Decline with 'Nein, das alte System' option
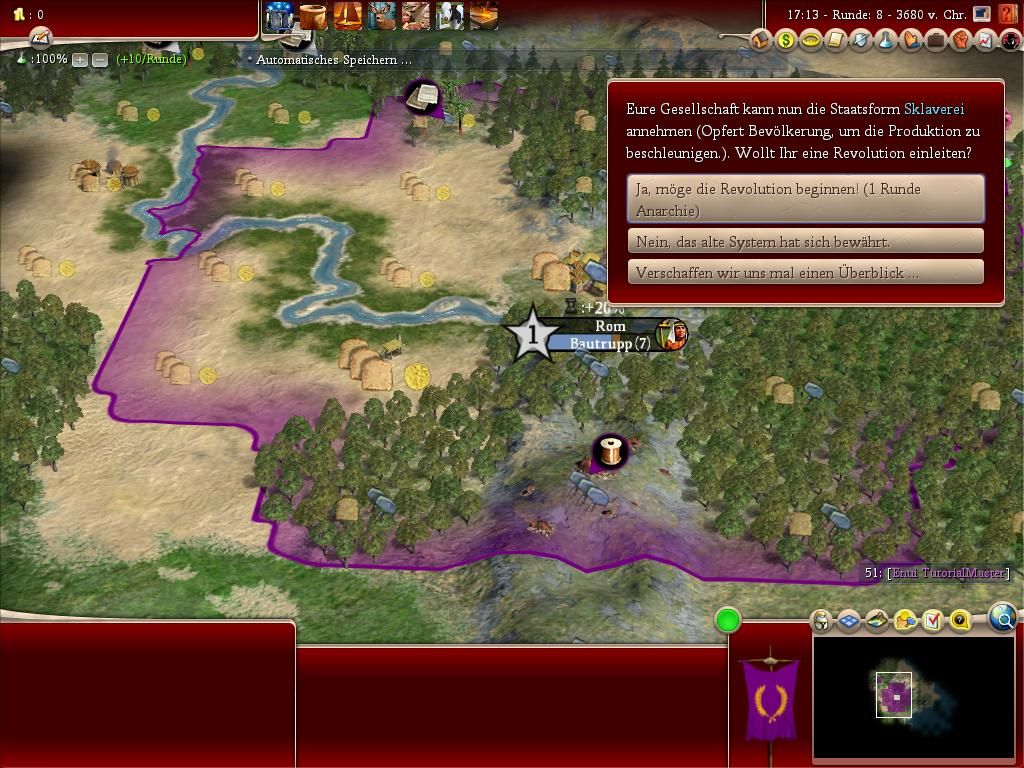 pyautogui.click(x=805, y=241)
